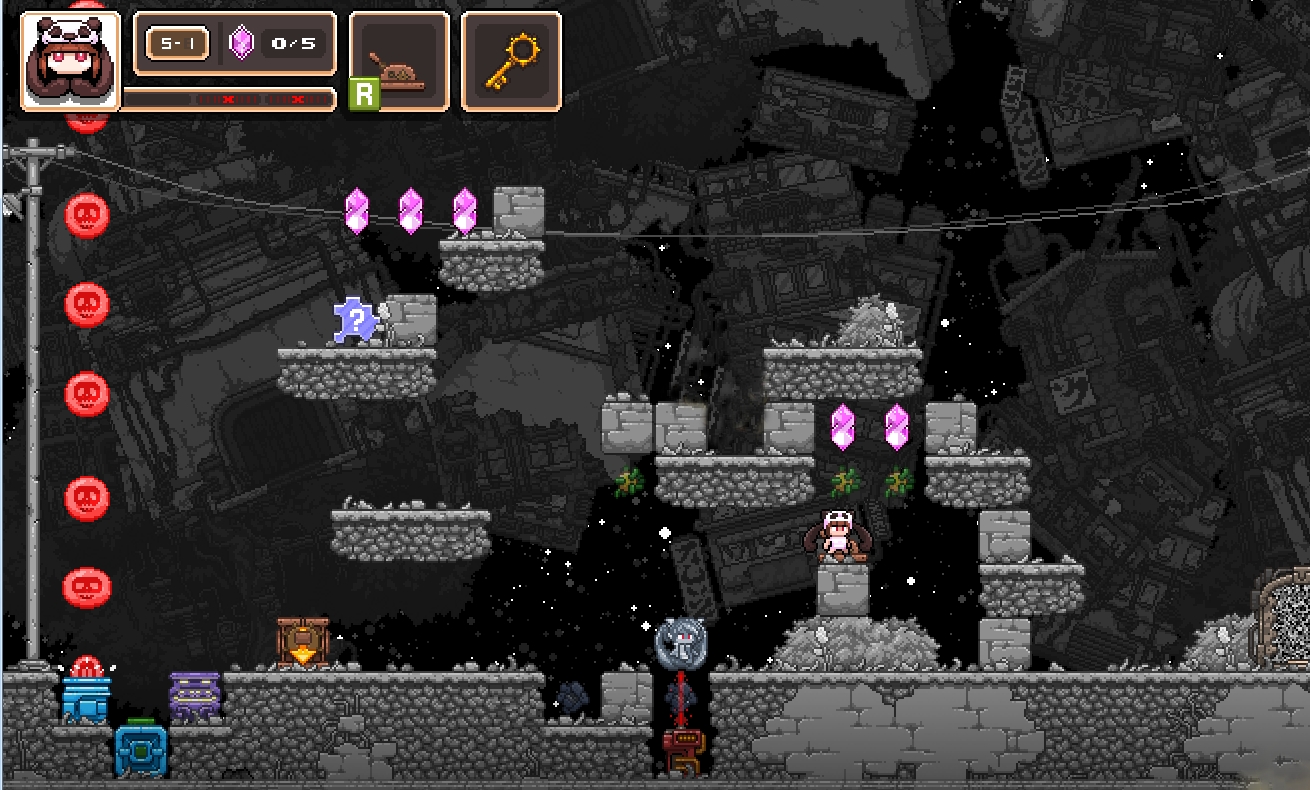Click the panda-hood character portrait
Screen dimensions: 1310x790
tap(70, 61)
